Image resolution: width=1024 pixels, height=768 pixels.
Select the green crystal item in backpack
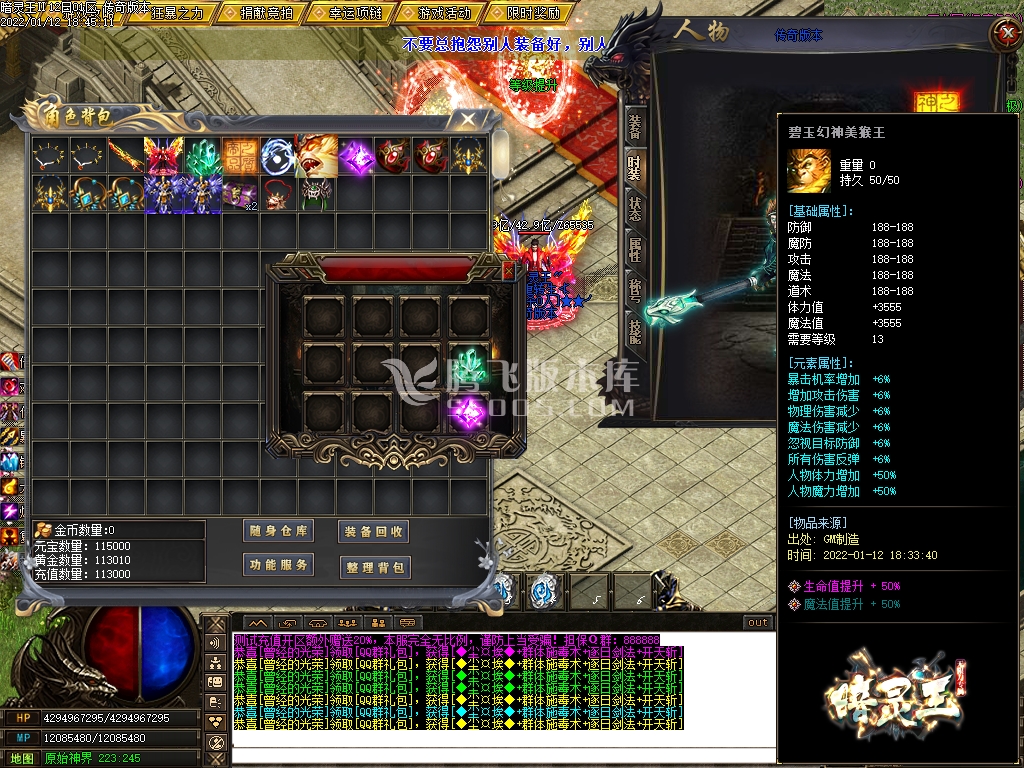(202, 156)
